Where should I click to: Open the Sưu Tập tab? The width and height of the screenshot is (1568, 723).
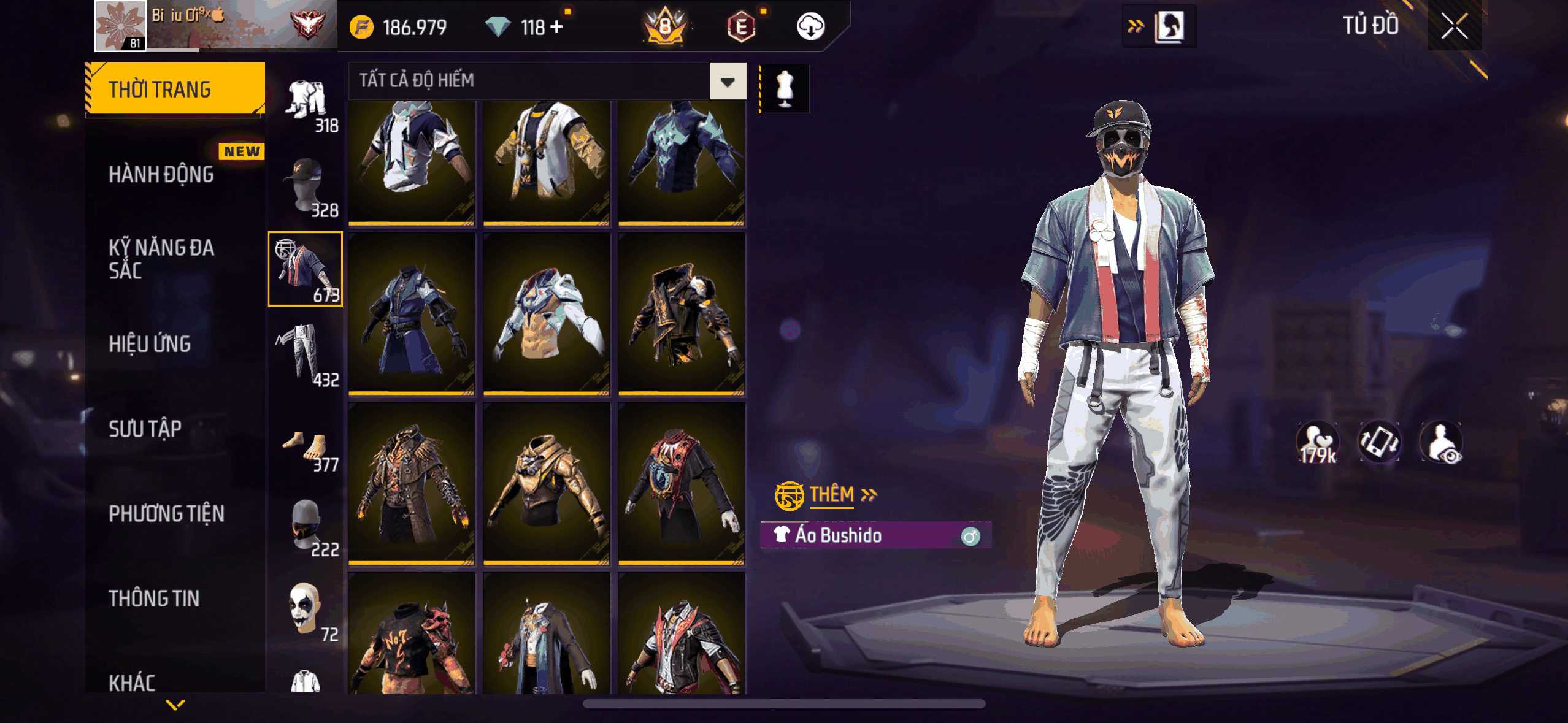tap(145, 429)
